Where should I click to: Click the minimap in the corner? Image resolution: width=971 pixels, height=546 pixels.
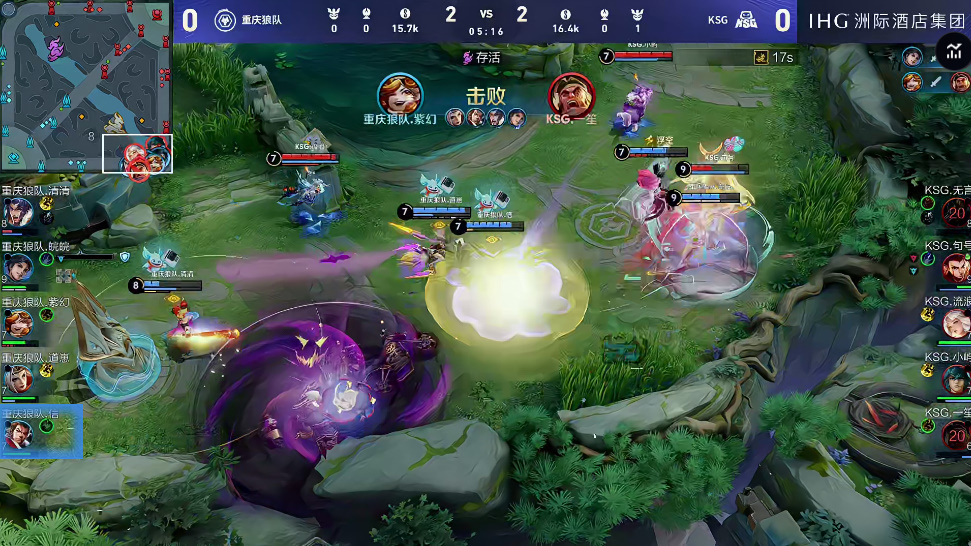[86, 88]
